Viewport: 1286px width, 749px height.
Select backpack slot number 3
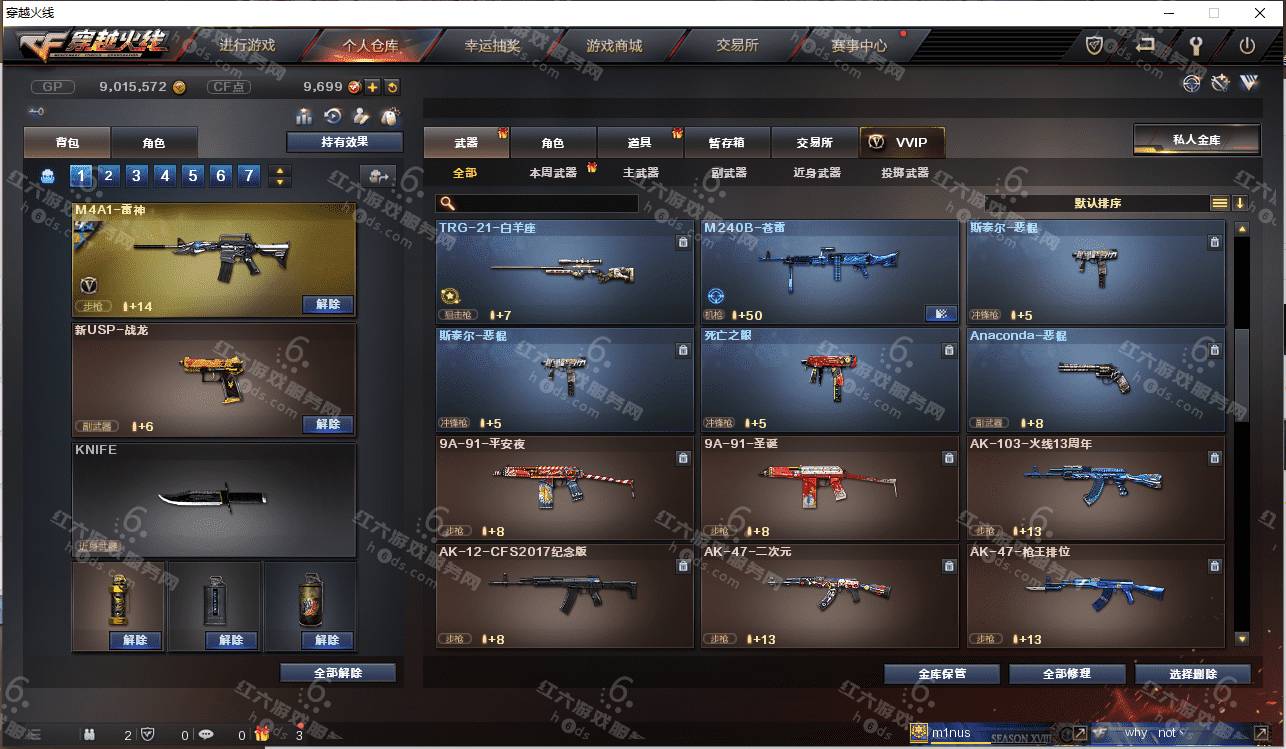point(137,176)
